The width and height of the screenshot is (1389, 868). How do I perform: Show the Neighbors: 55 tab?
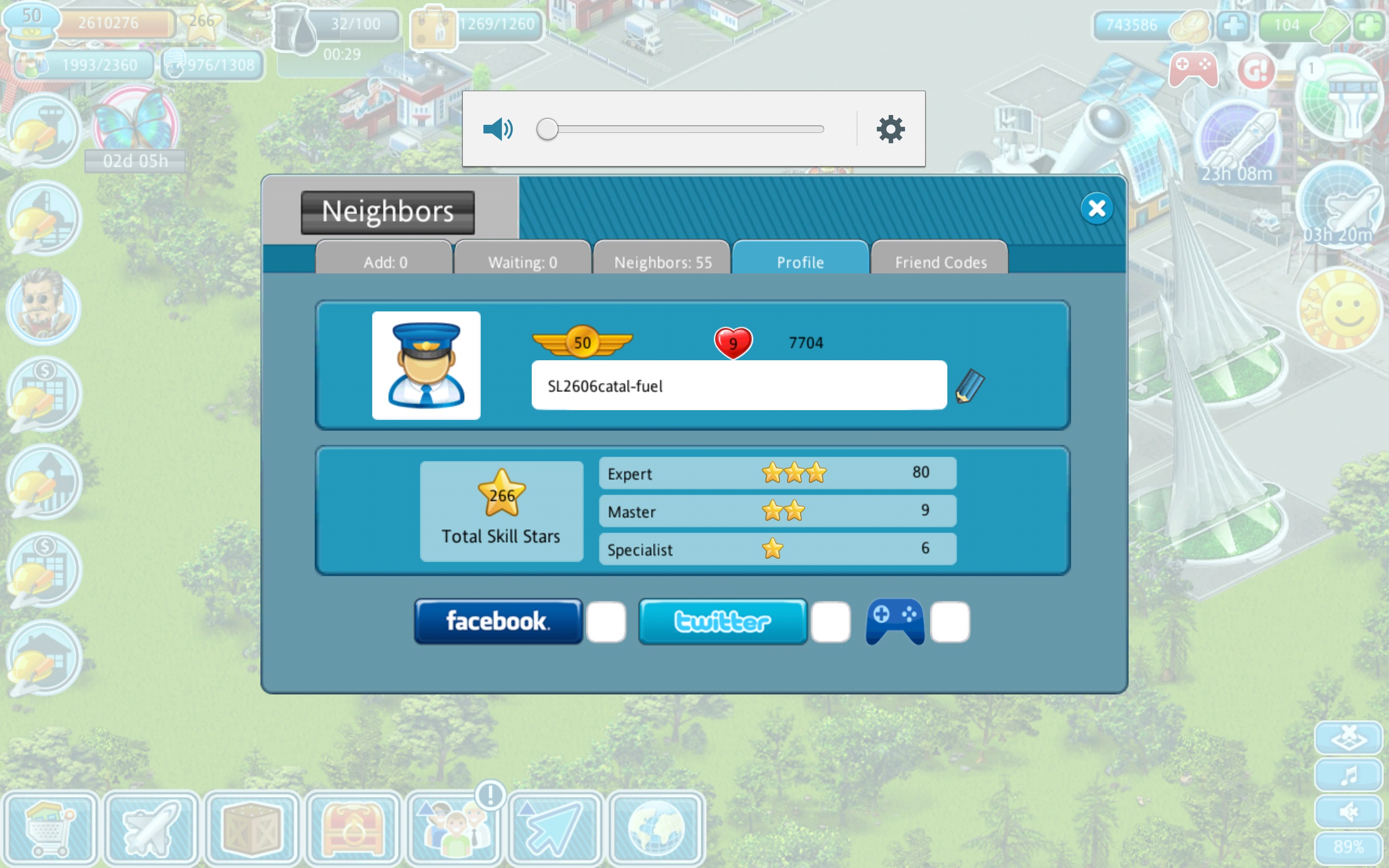click(x=662, y=262)
